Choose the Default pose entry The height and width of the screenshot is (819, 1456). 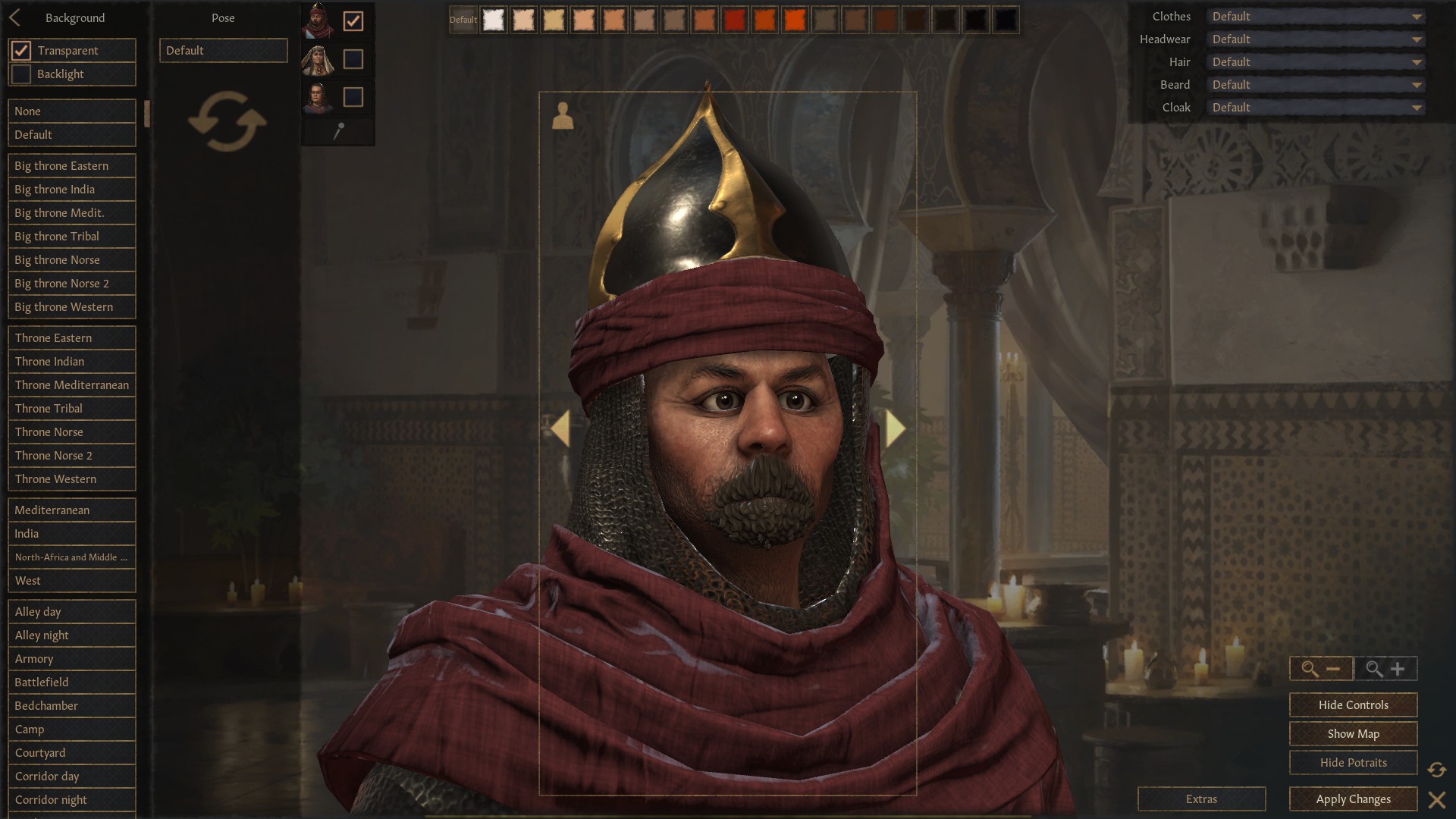pyautogui.click(x=223, y=51)
